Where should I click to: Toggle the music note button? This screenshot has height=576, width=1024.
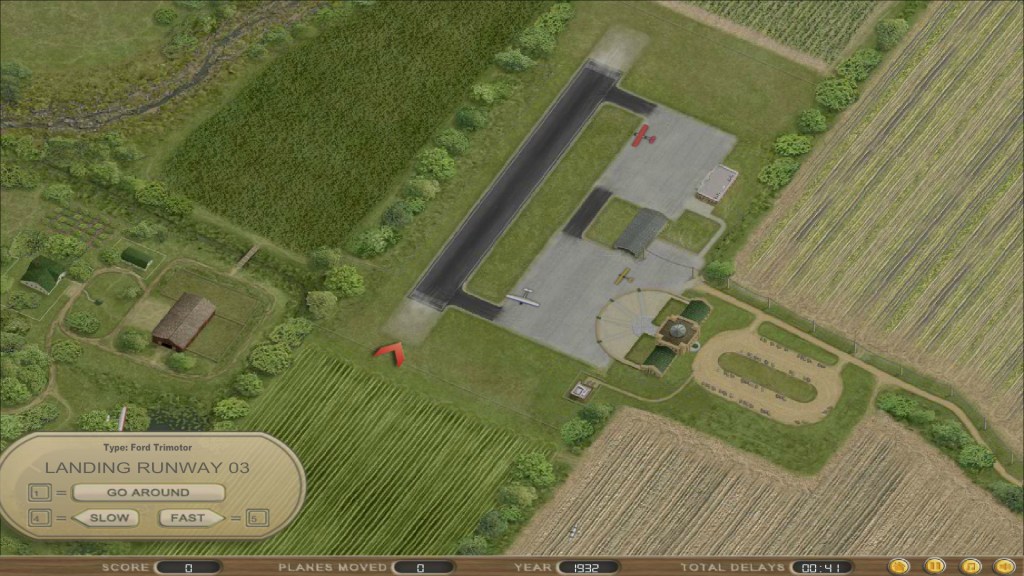pos(969,566)
